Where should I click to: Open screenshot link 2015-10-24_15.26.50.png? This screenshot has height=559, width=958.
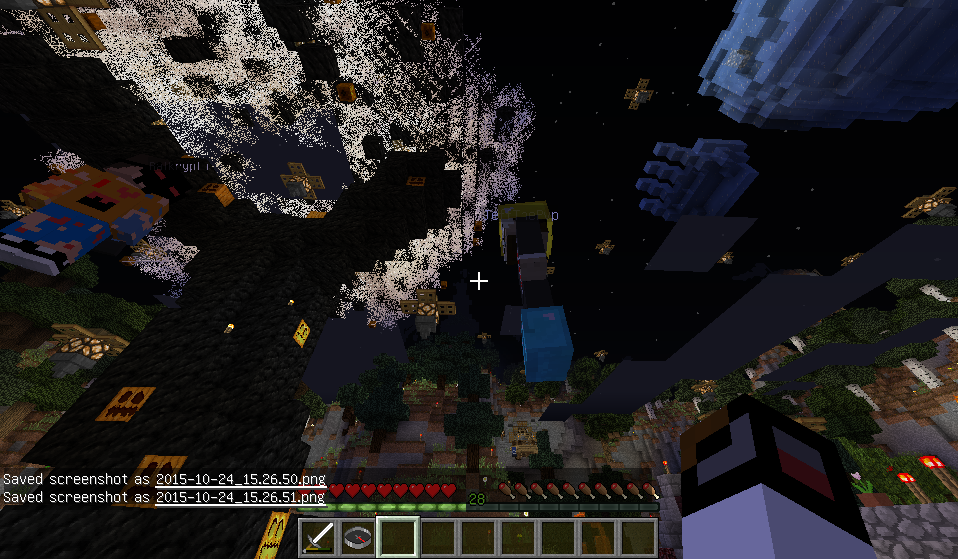pyautogui.click(x=239, y=481)
